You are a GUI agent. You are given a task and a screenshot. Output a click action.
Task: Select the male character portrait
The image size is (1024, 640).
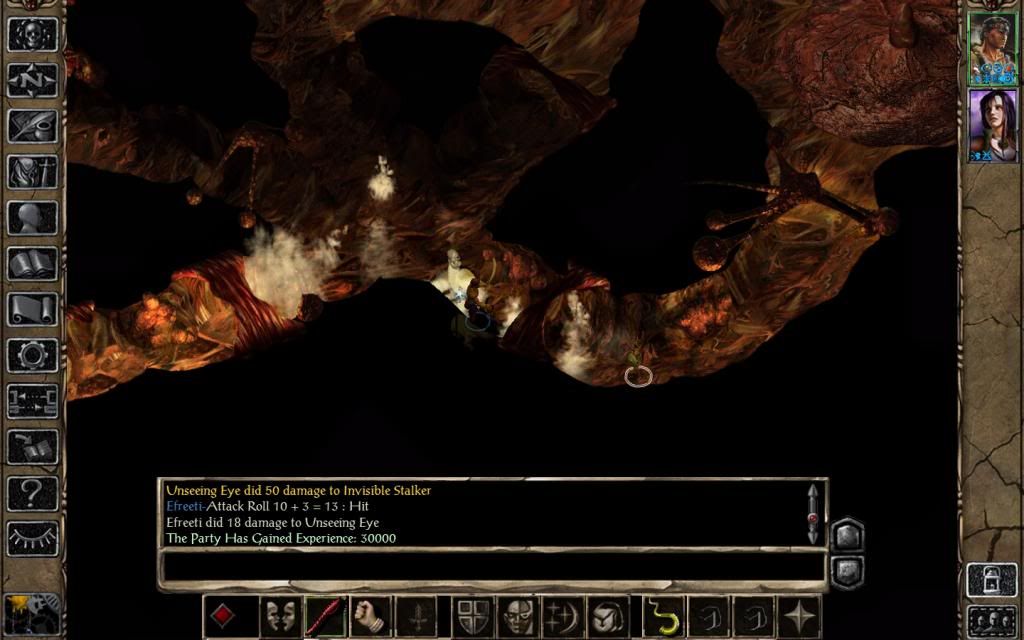pyautogui.click(x=992, y=48)
